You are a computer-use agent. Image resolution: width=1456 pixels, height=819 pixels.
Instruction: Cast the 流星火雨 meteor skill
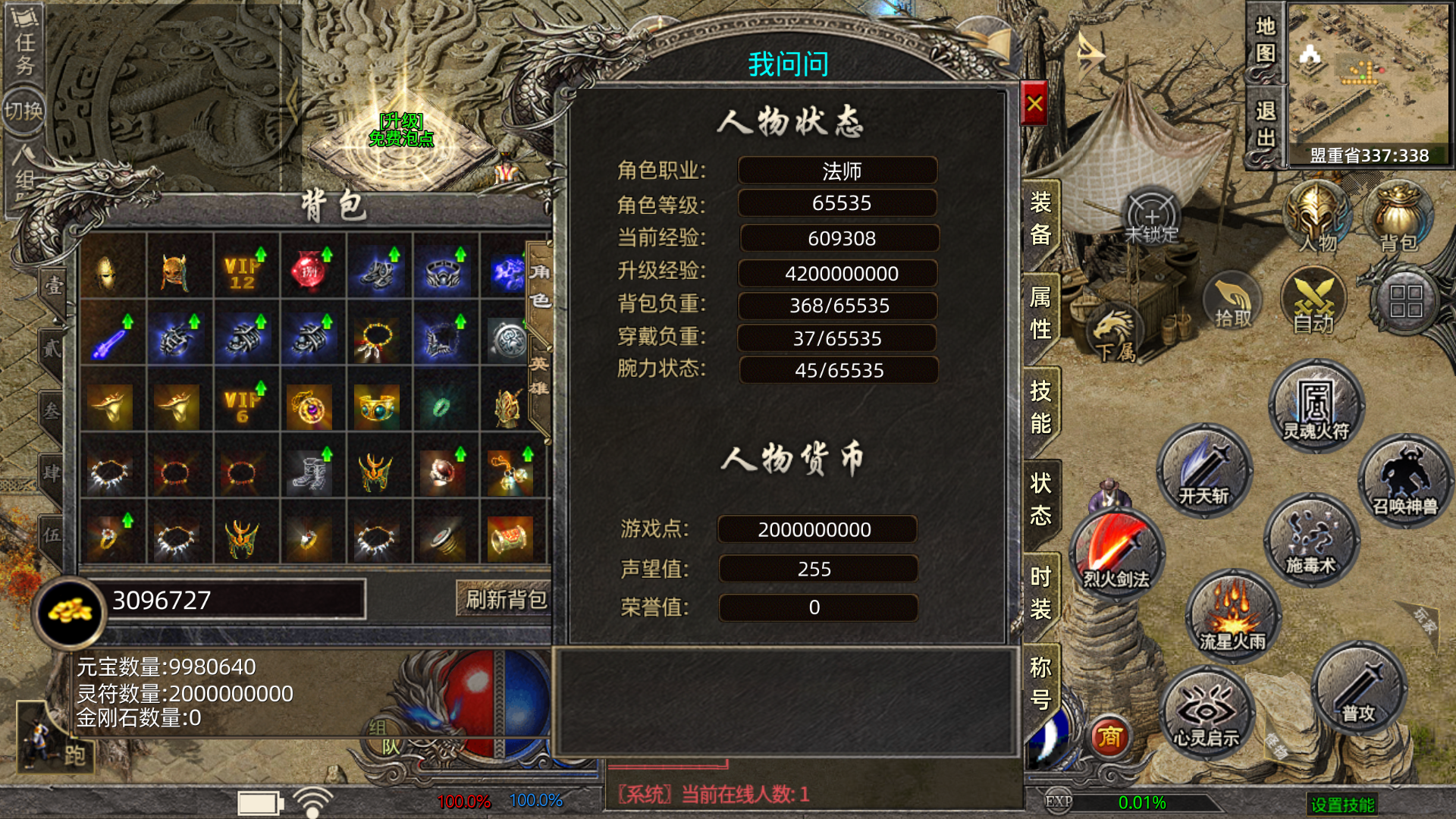tap(1232, 615)
